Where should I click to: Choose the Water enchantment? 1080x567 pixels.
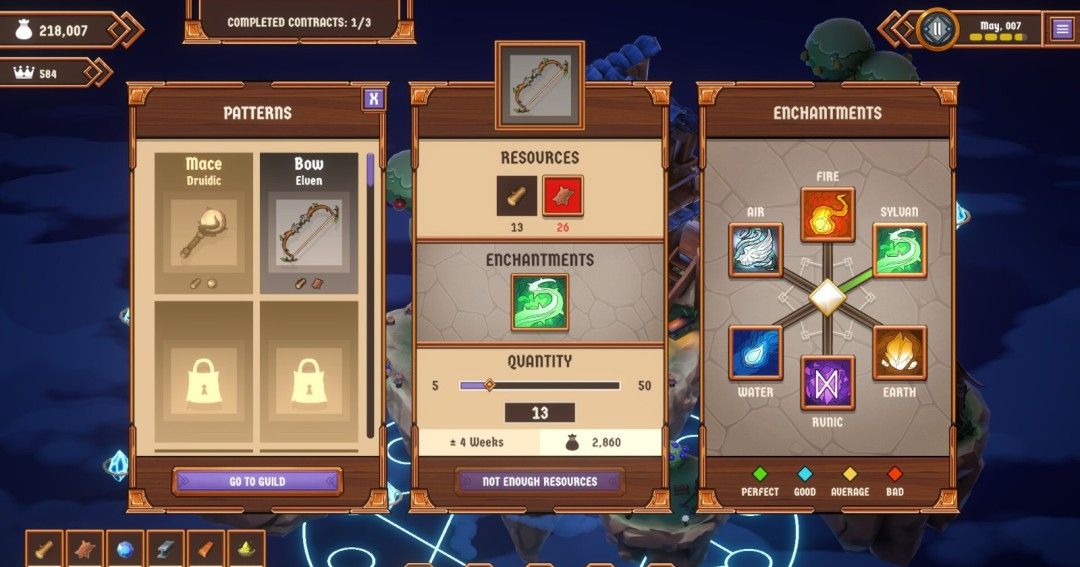pyautogui.click(x=755, y=352)
